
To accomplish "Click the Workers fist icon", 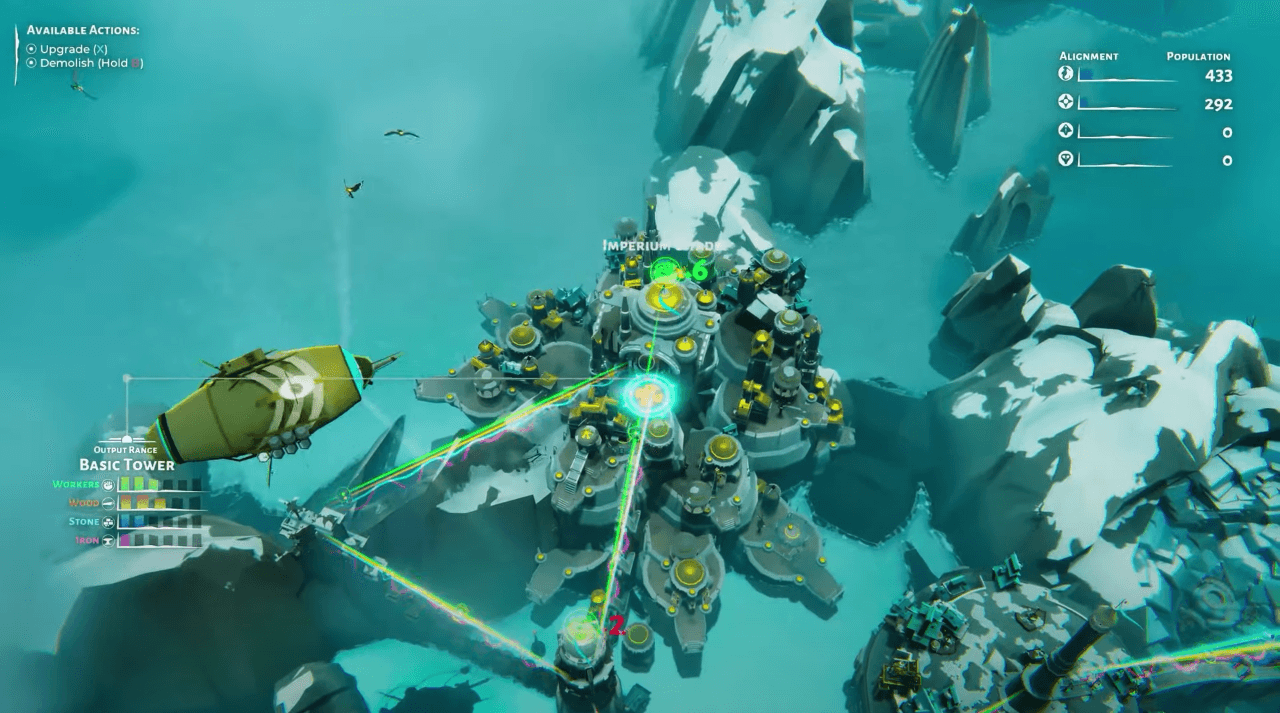I will coord(108,485).
